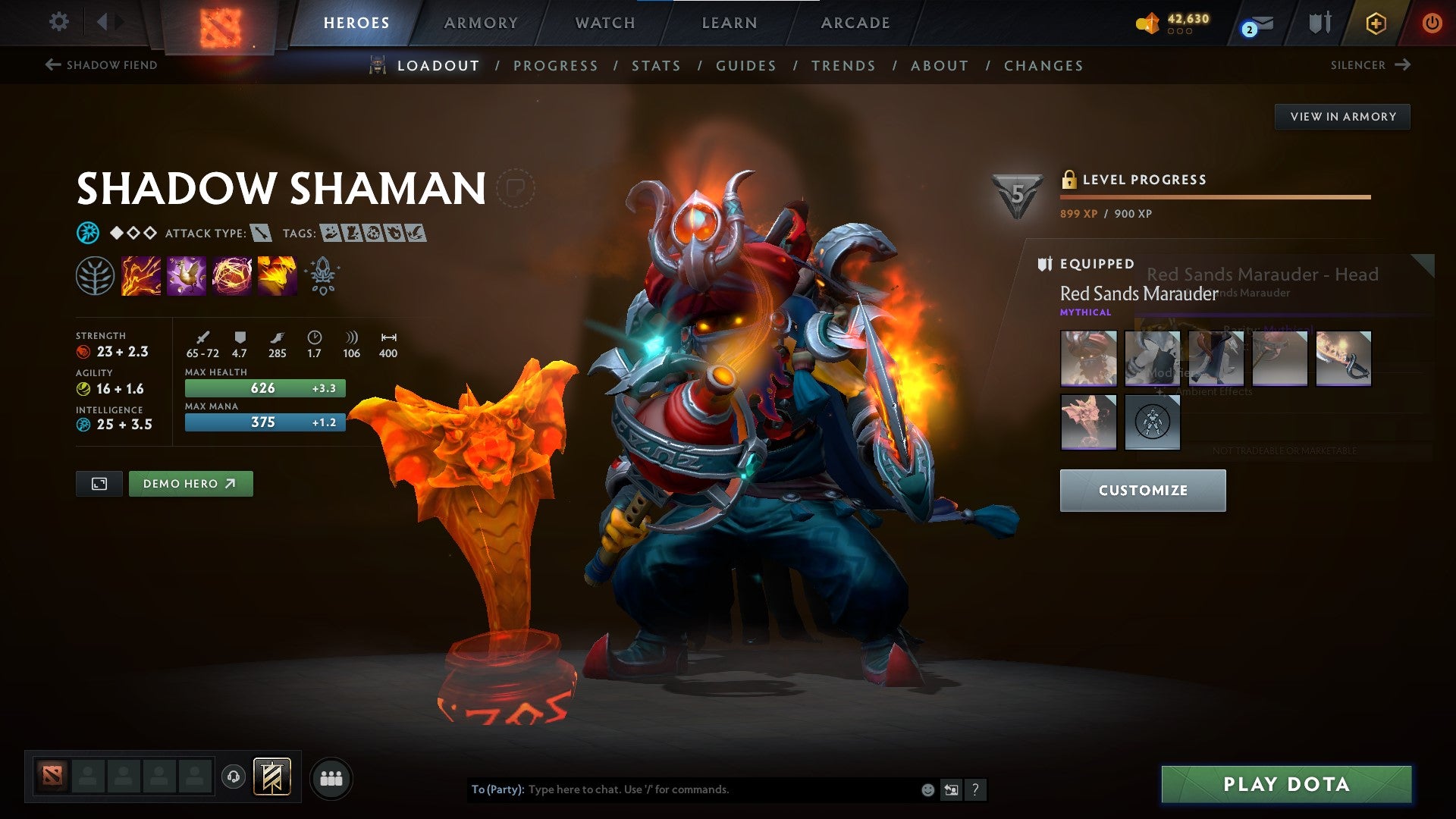
Task: Click the Level Progress XP bar
Action: (1213, 196)
